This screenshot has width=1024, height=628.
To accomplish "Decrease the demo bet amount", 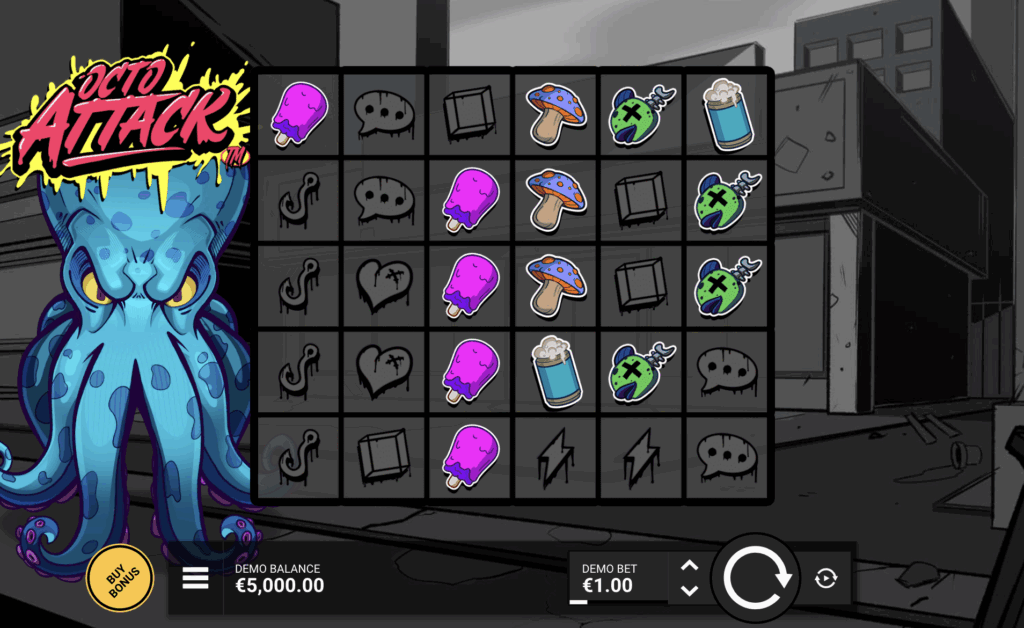I will (x=689, y=590).
